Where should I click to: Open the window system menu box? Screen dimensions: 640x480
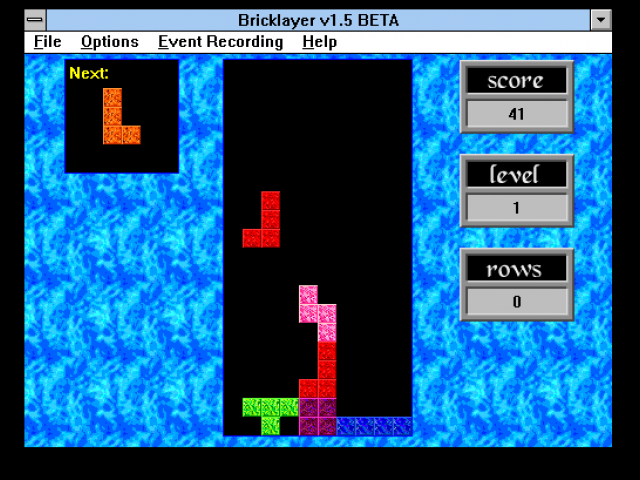pos(35,20)
